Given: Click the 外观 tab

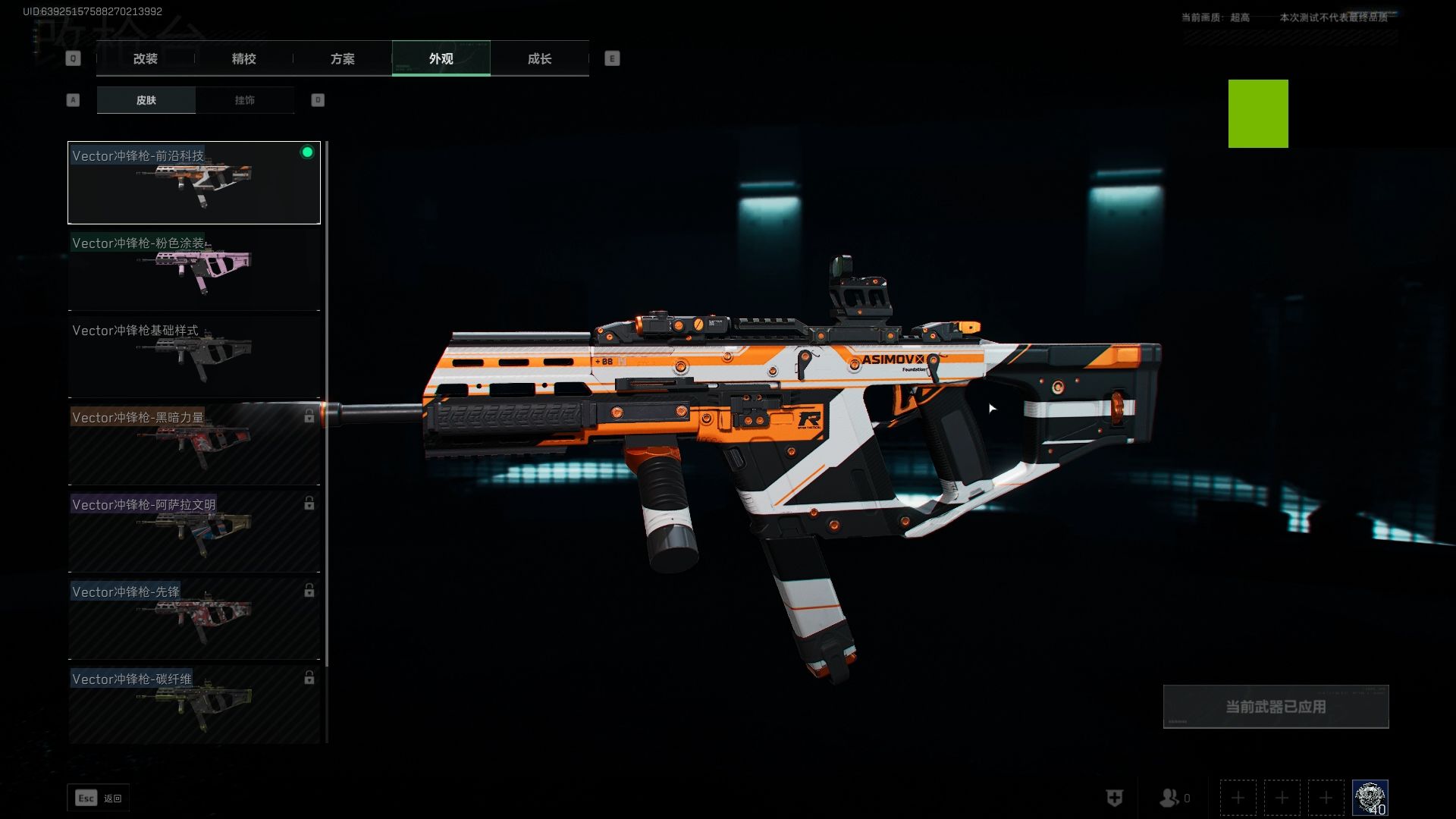Looking at the screenshot, I should tap(441, 58).
